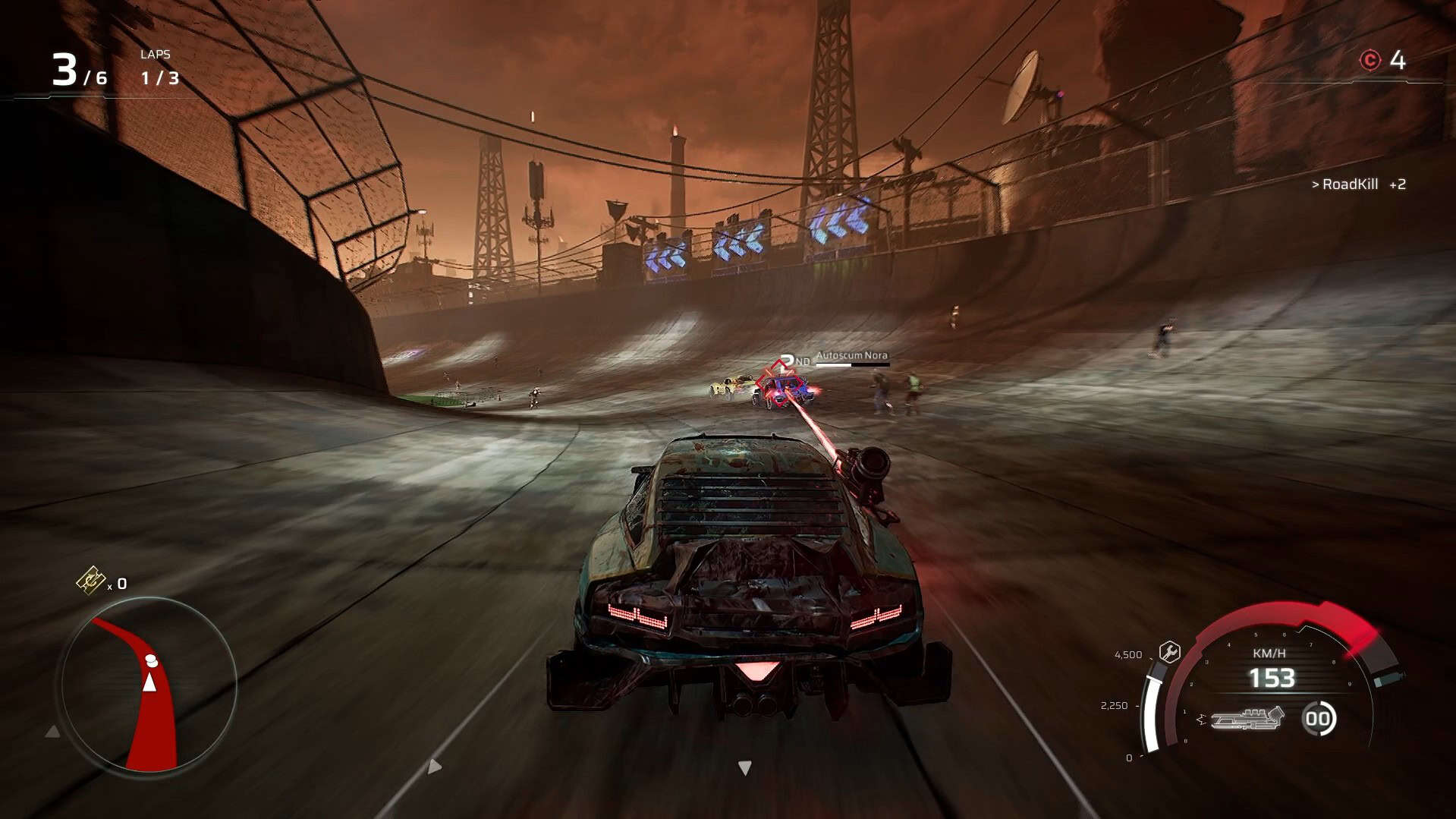Image resolution: width=1456 pixels, height=819 pixels.
Task: Select the wrench repair icon
Action: [x=1169, y=652]
